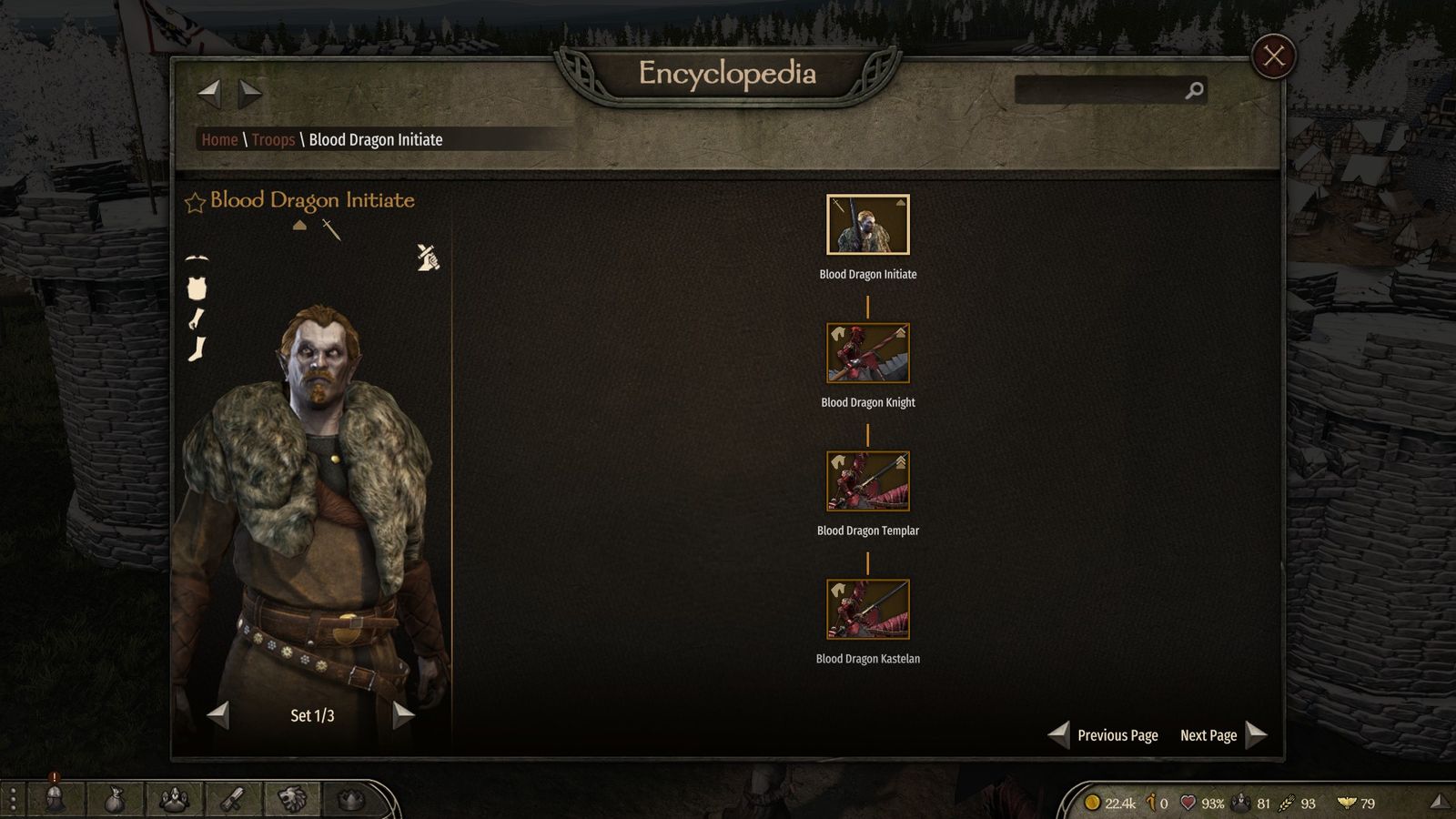The width and height of the screenshot is (1456, 819).
Task: Open the clan screen via lion icon
Action: tap(293, 800)
